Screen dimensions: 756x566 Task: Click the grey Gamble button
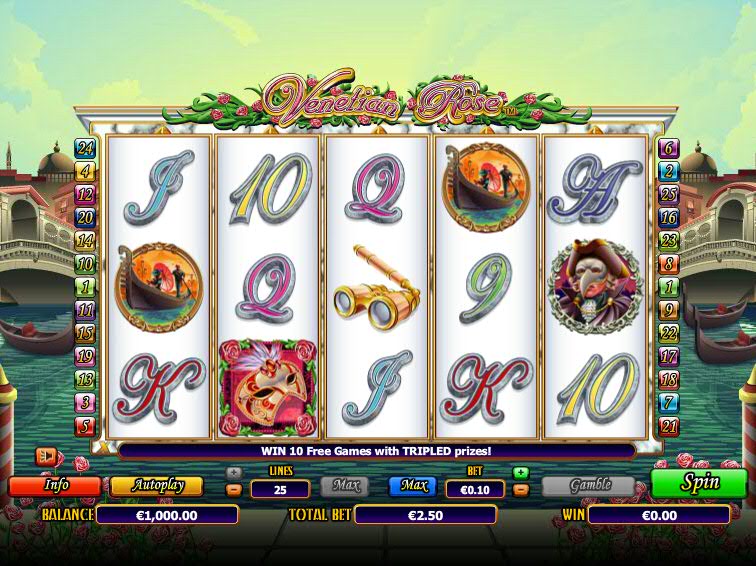[589, 486]
